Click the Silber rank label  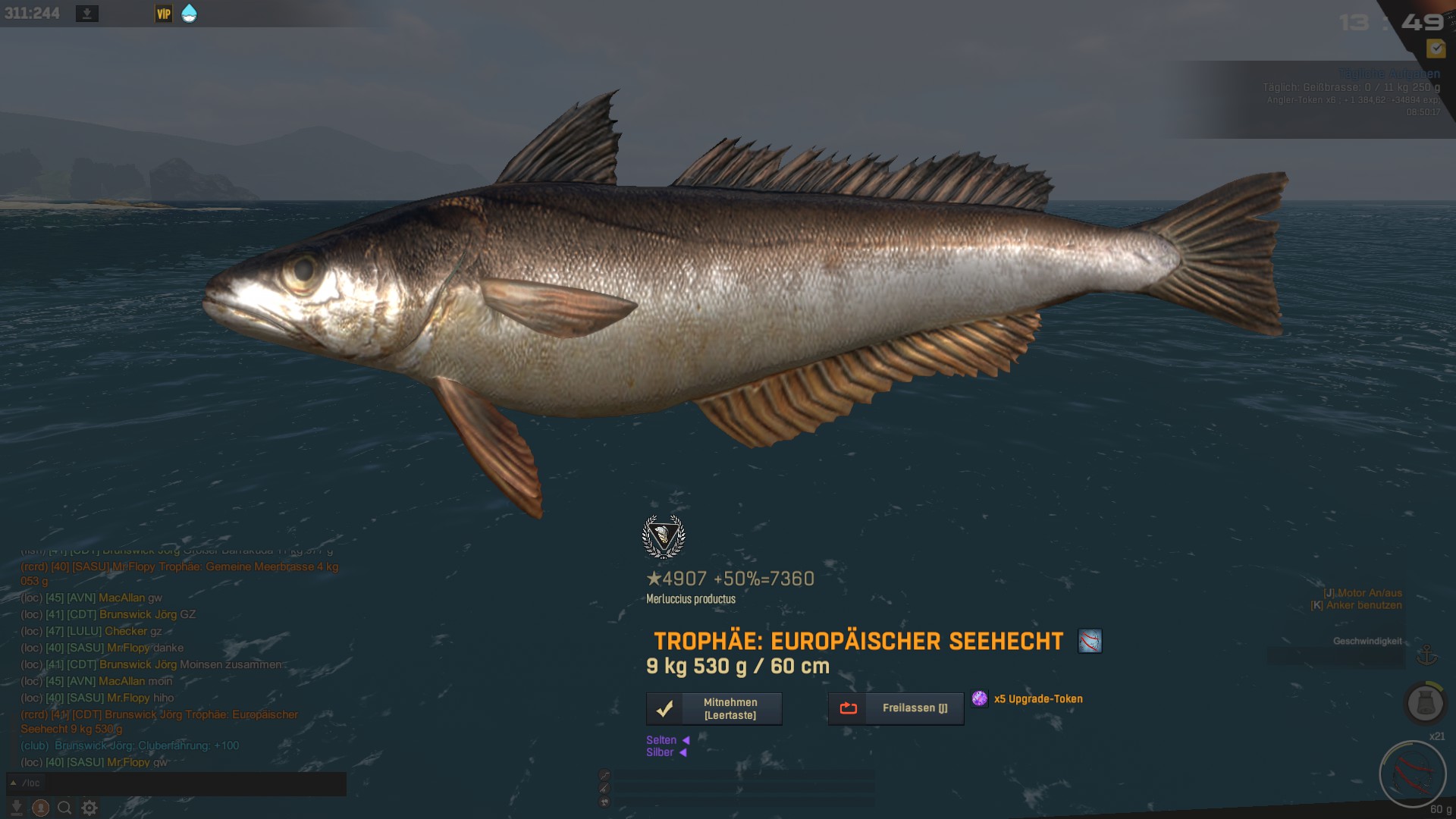[x=660, y=752]
